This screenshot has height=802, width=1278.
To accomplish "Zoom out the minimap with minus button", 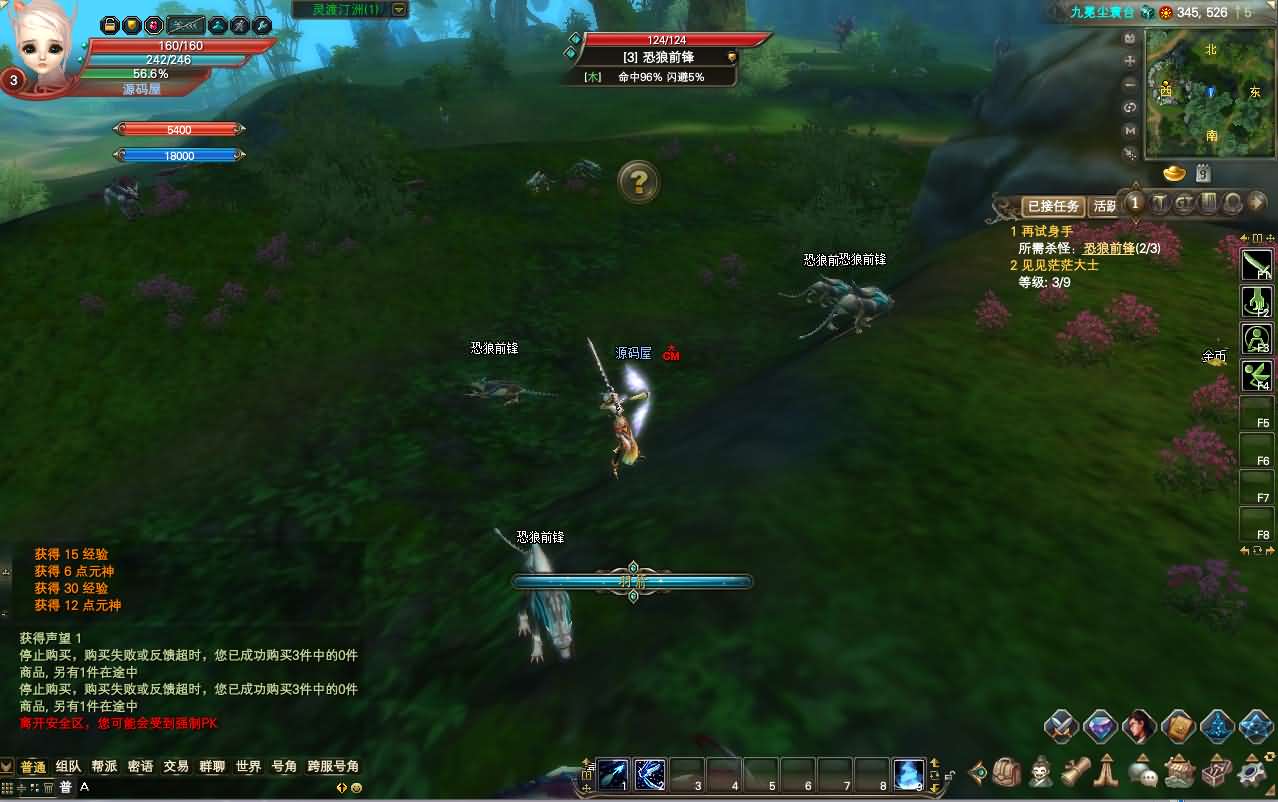I will [x=1130, y=84].
